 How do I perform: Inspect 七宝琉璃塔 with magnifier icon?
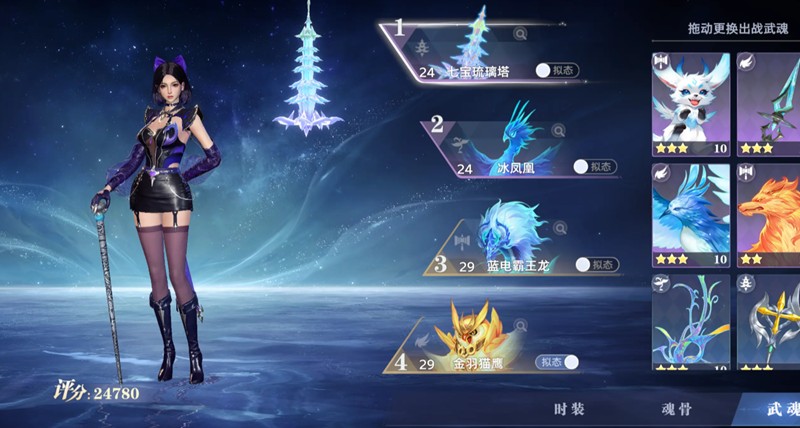520,33
